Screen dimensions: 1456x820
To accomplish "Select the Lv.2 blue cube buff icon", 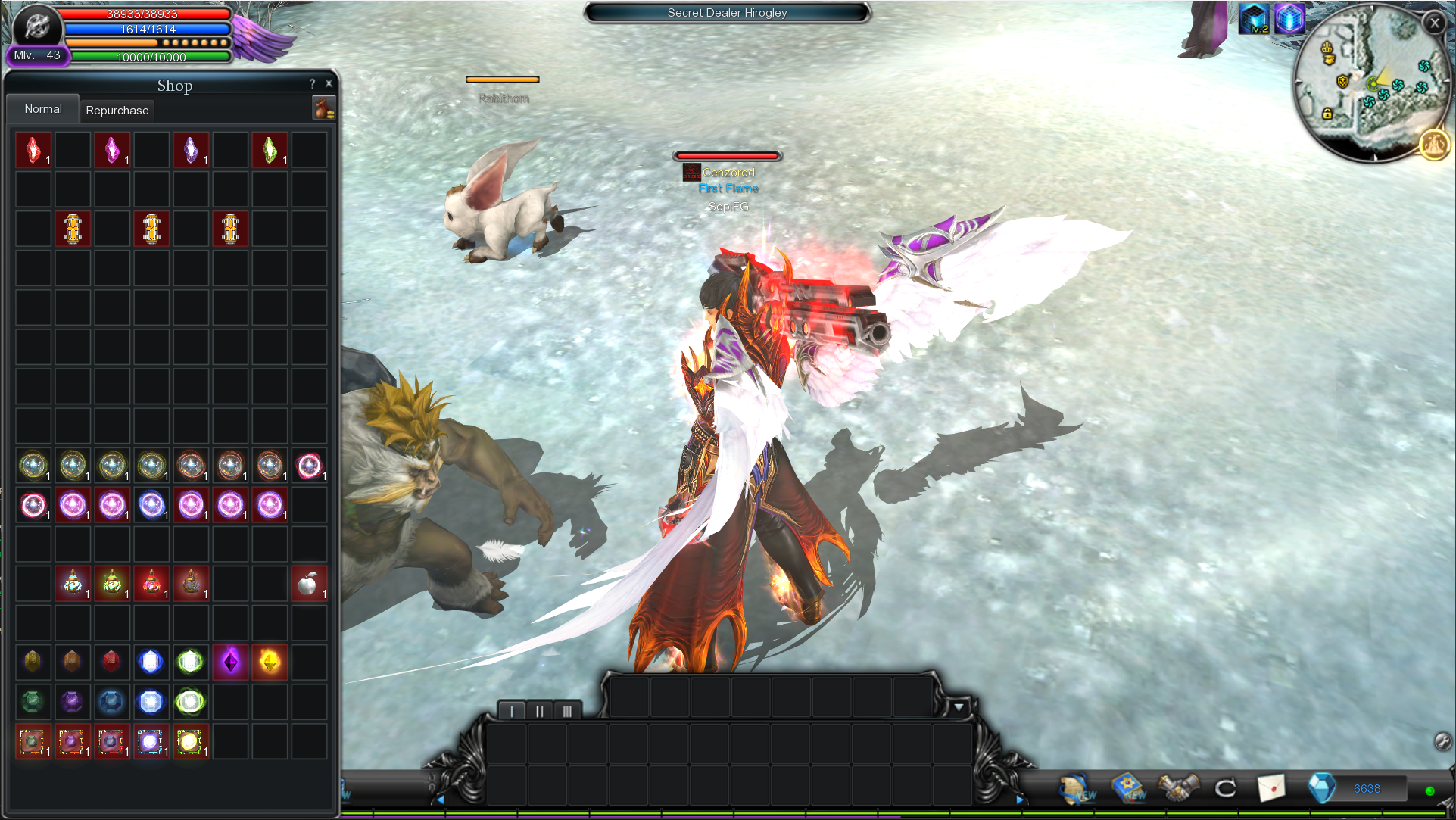I will (x=1254, y=19).
